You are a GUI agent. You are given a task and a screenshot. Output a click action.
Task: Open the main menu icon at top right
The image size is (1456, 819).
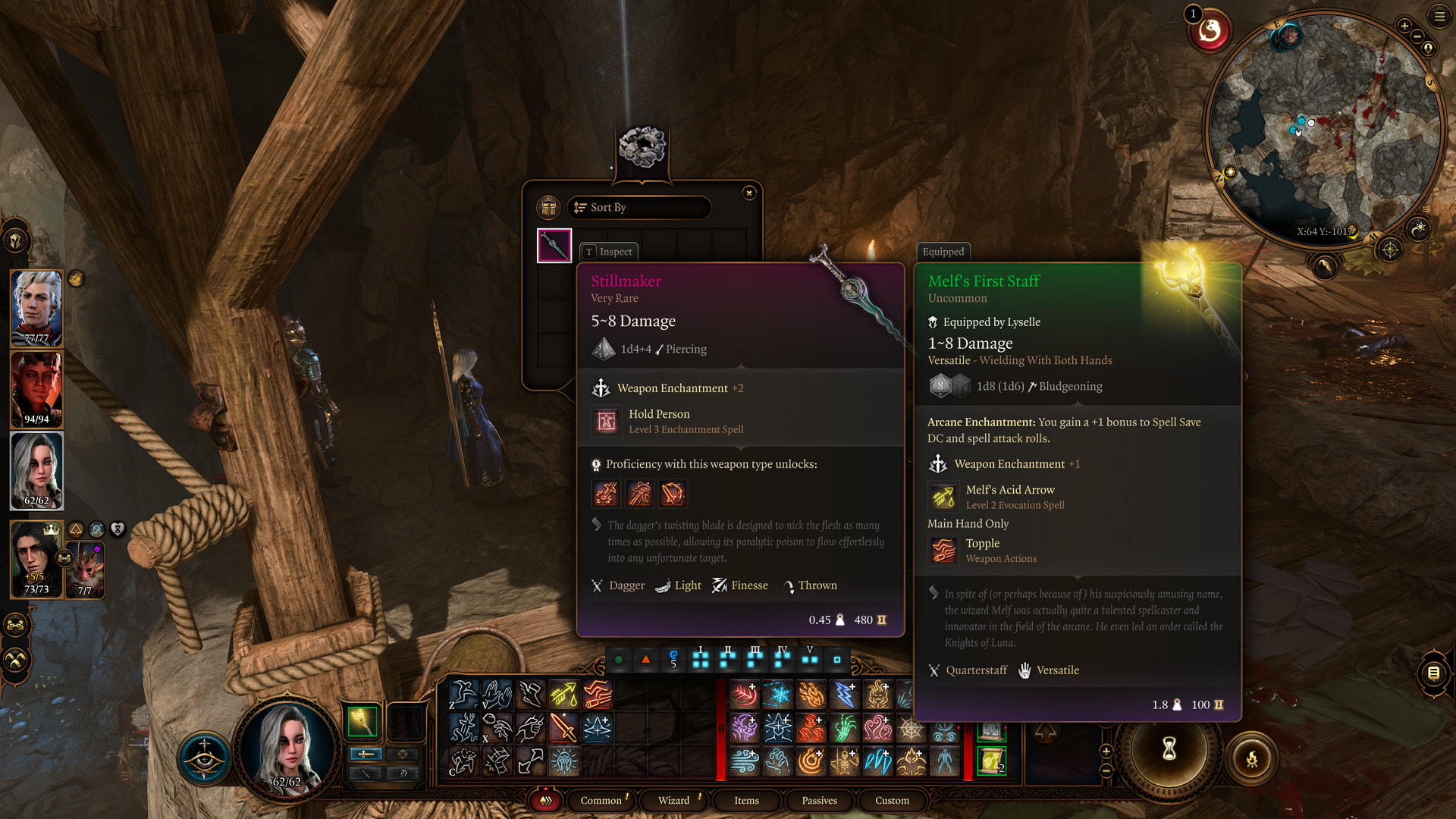pyautogui.click(x=1439, y=16)
